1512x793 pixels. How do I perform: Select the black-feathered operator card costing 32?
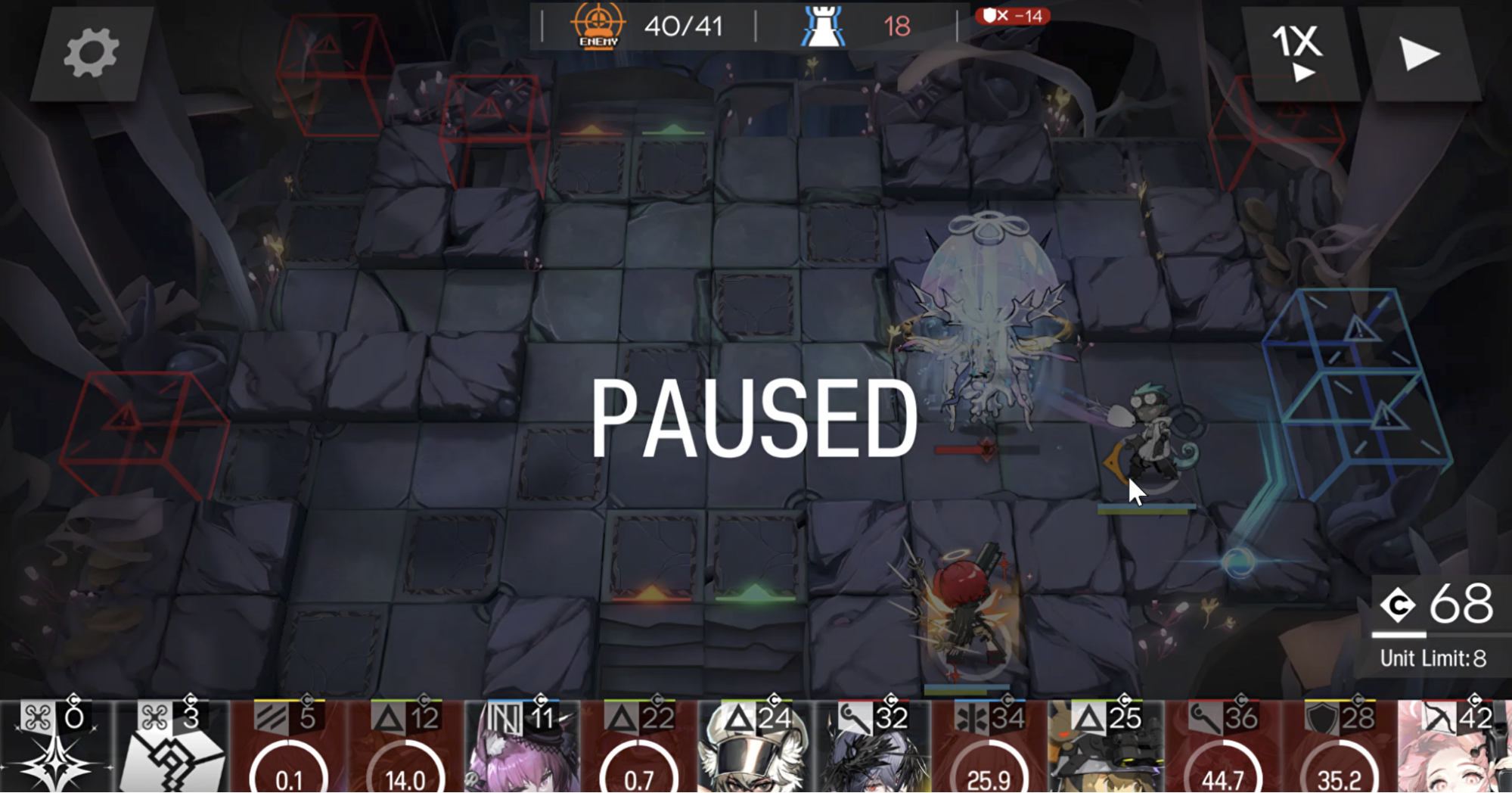872,747
